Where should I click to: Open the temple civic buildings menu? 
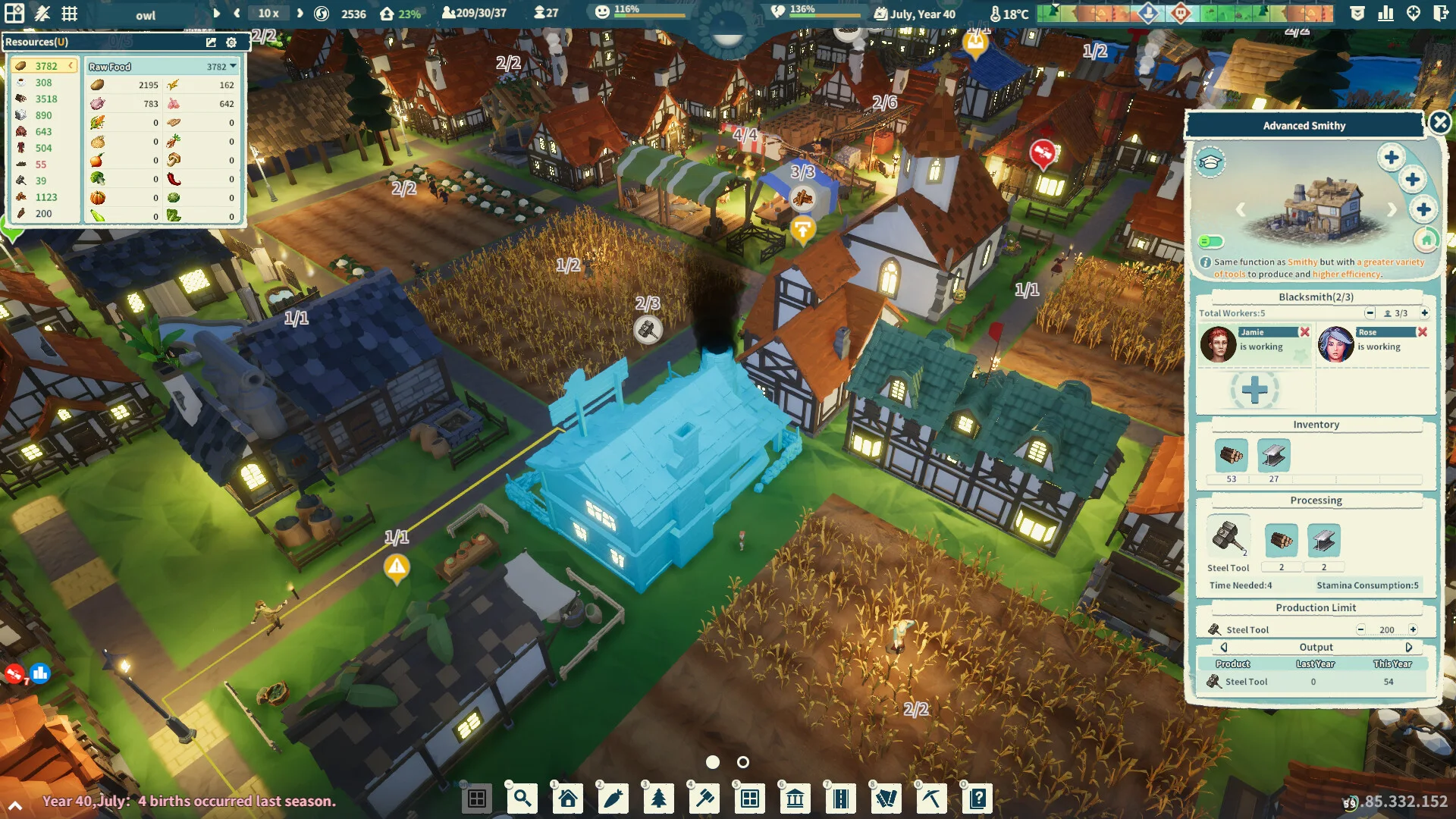click(795, 799)
